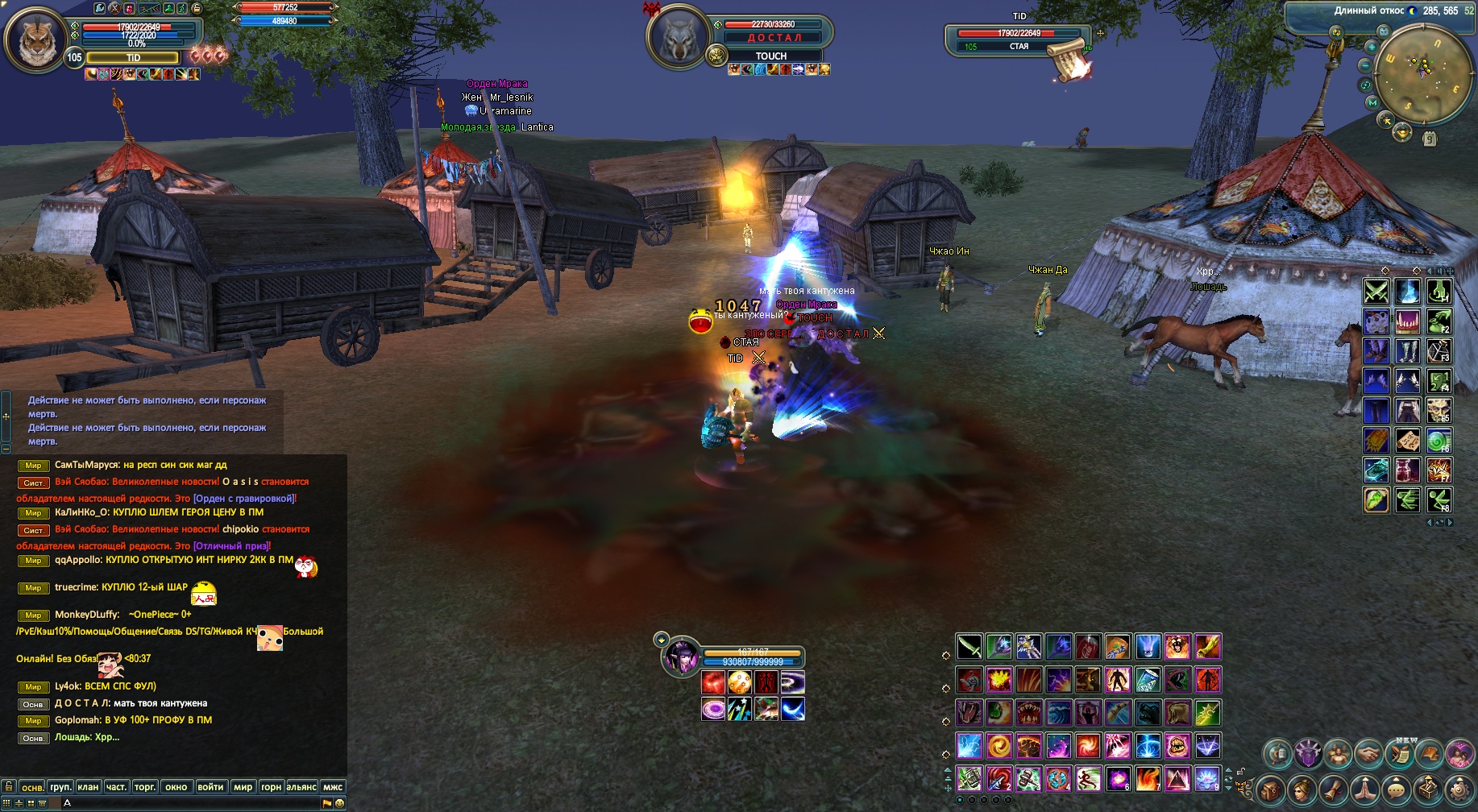Activate the fire flame skill in slot 7
The width and height of the screenshot is (1478, 812).
(x=1147, y=779)
